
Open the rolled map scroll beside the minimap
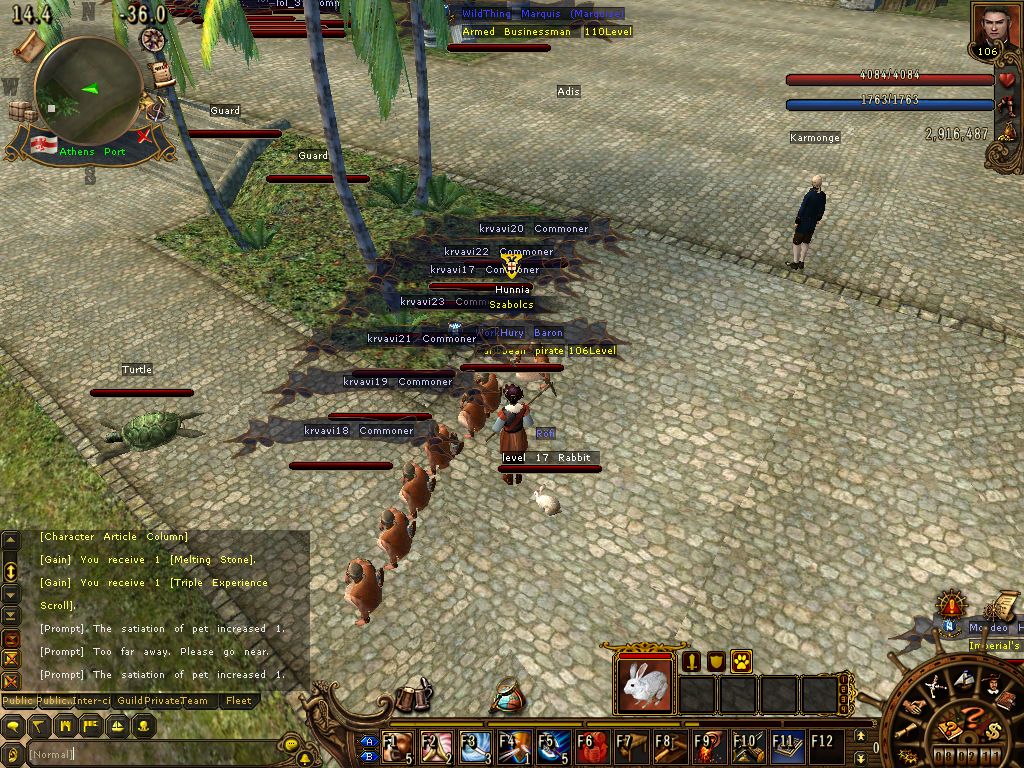[x=29, y=45]
